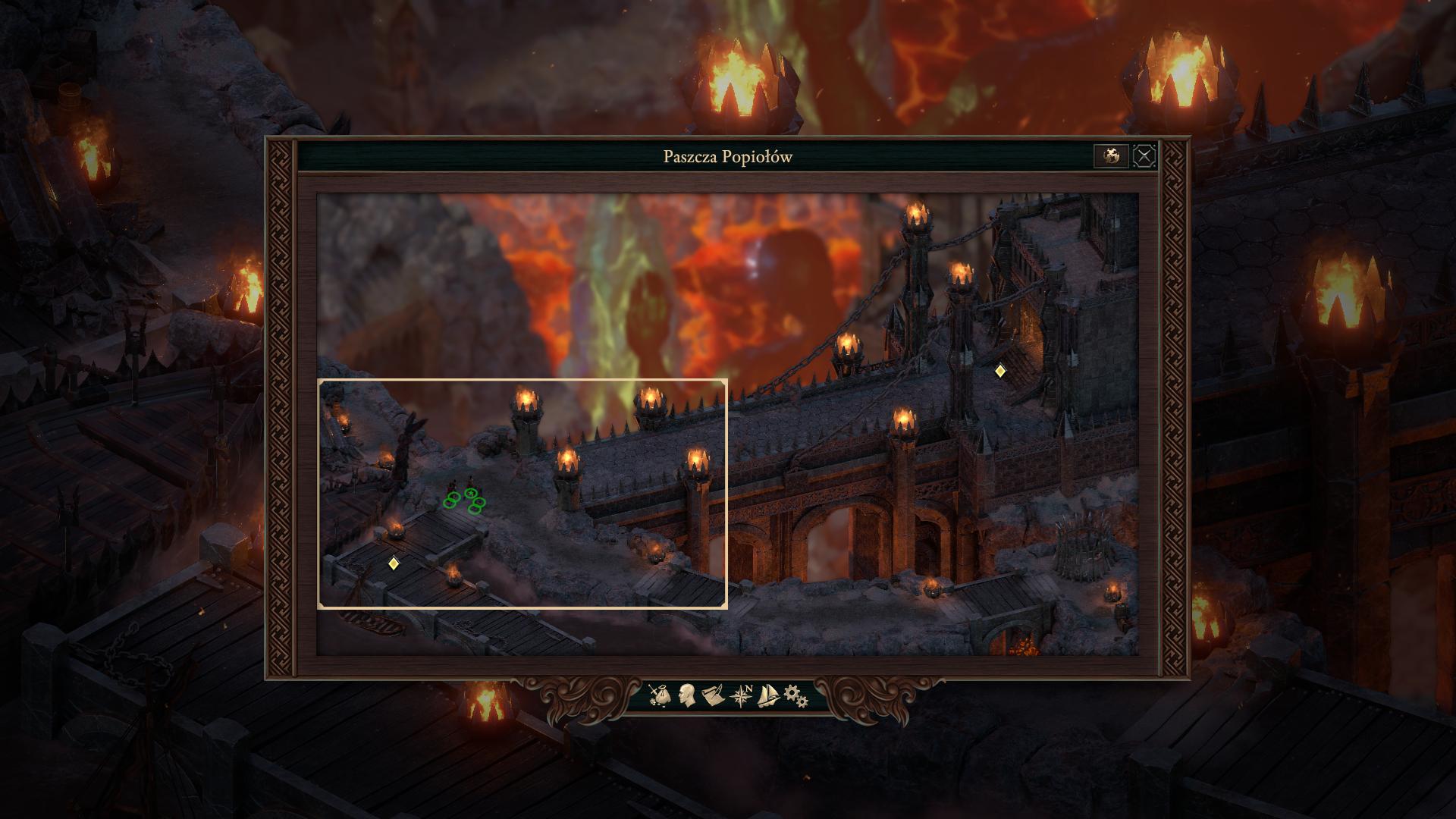Select the yellow diamond marker by the fortress gate
1456x819 pixels.
coord(1000,371)
